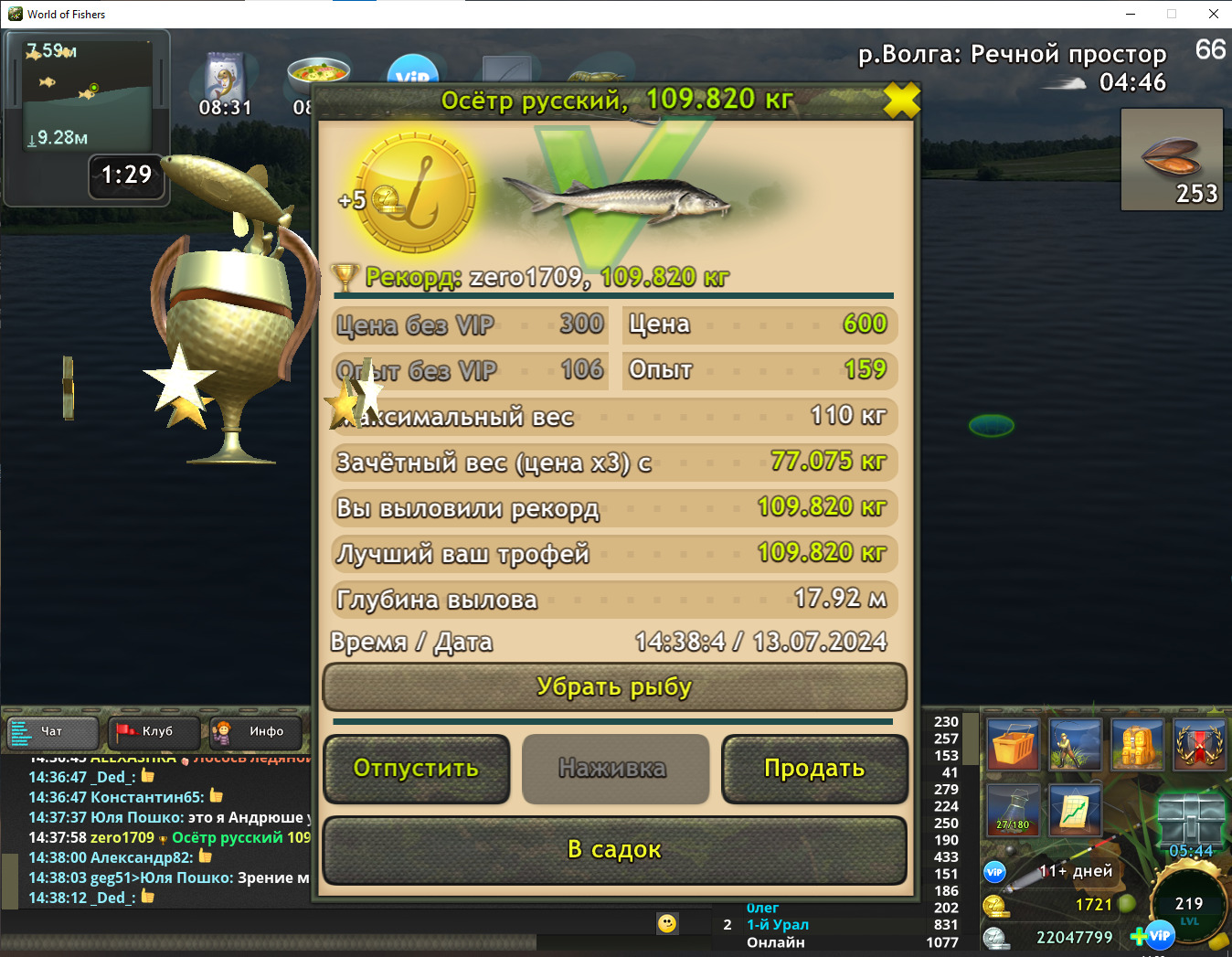Open the tournament awards badge icon
Screen dimensions: 1232x957
[x=1199, y=744]
